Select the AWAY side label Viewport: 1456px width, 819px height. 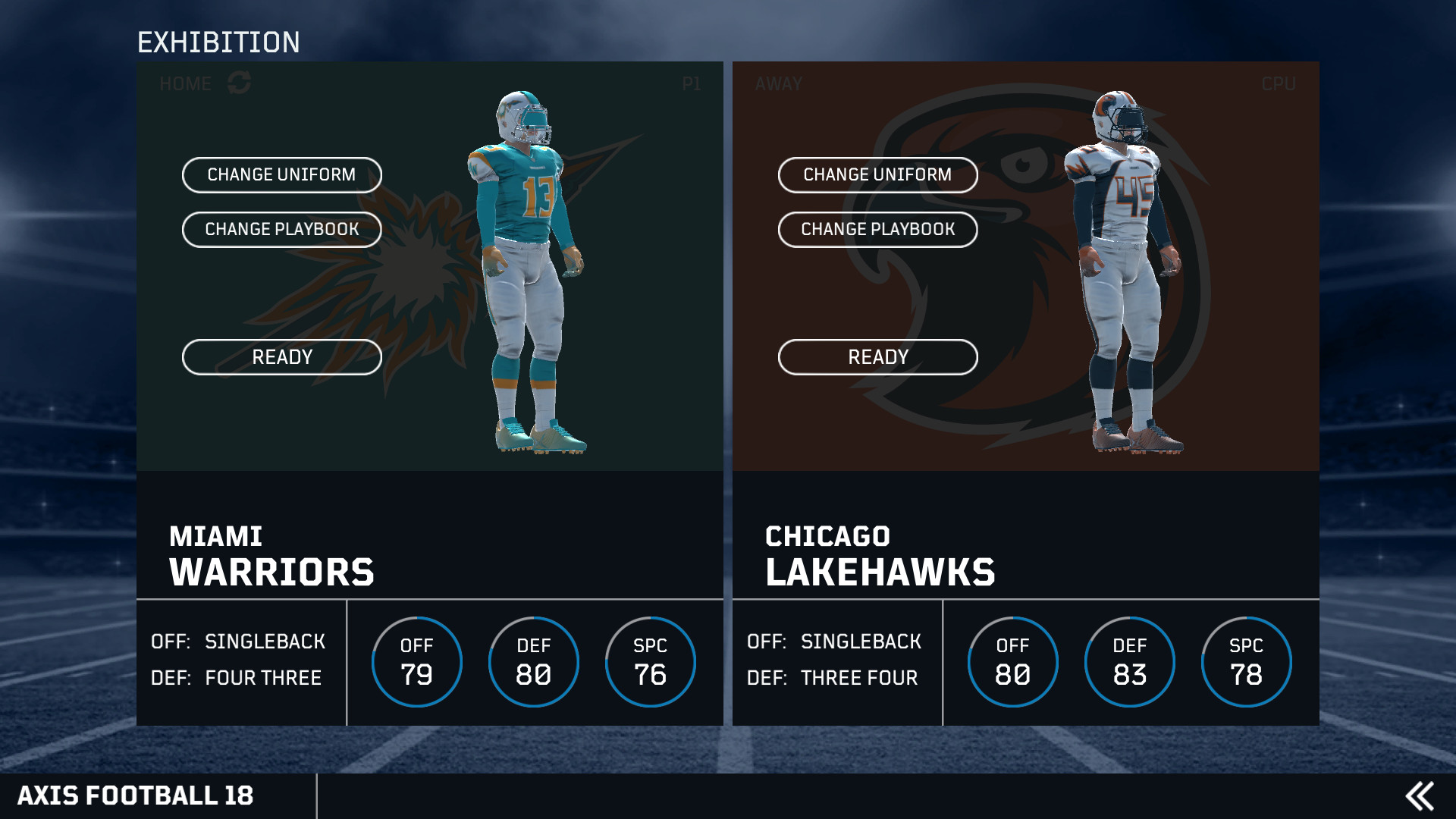779,83
